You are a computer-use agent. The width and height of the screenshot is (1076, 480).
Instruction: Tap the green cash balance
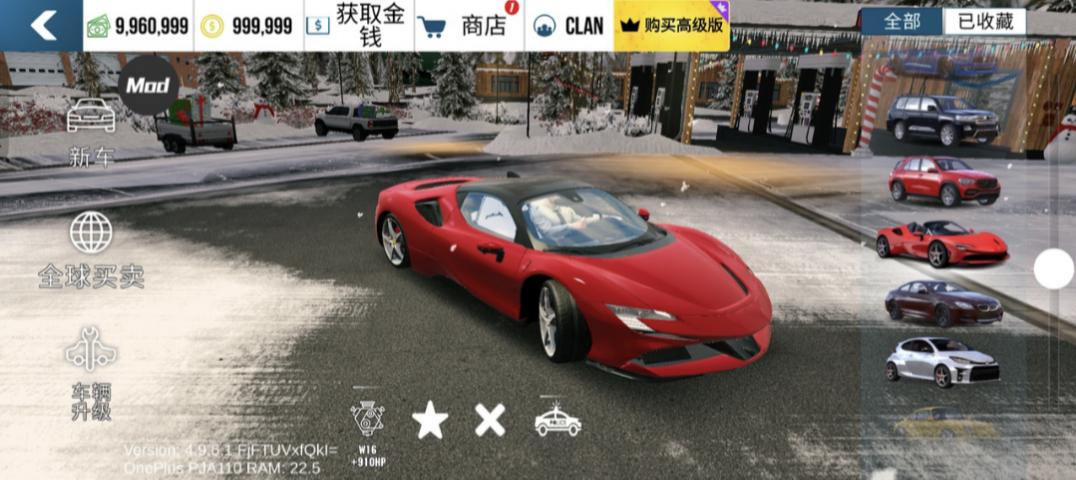click(138, 26)
